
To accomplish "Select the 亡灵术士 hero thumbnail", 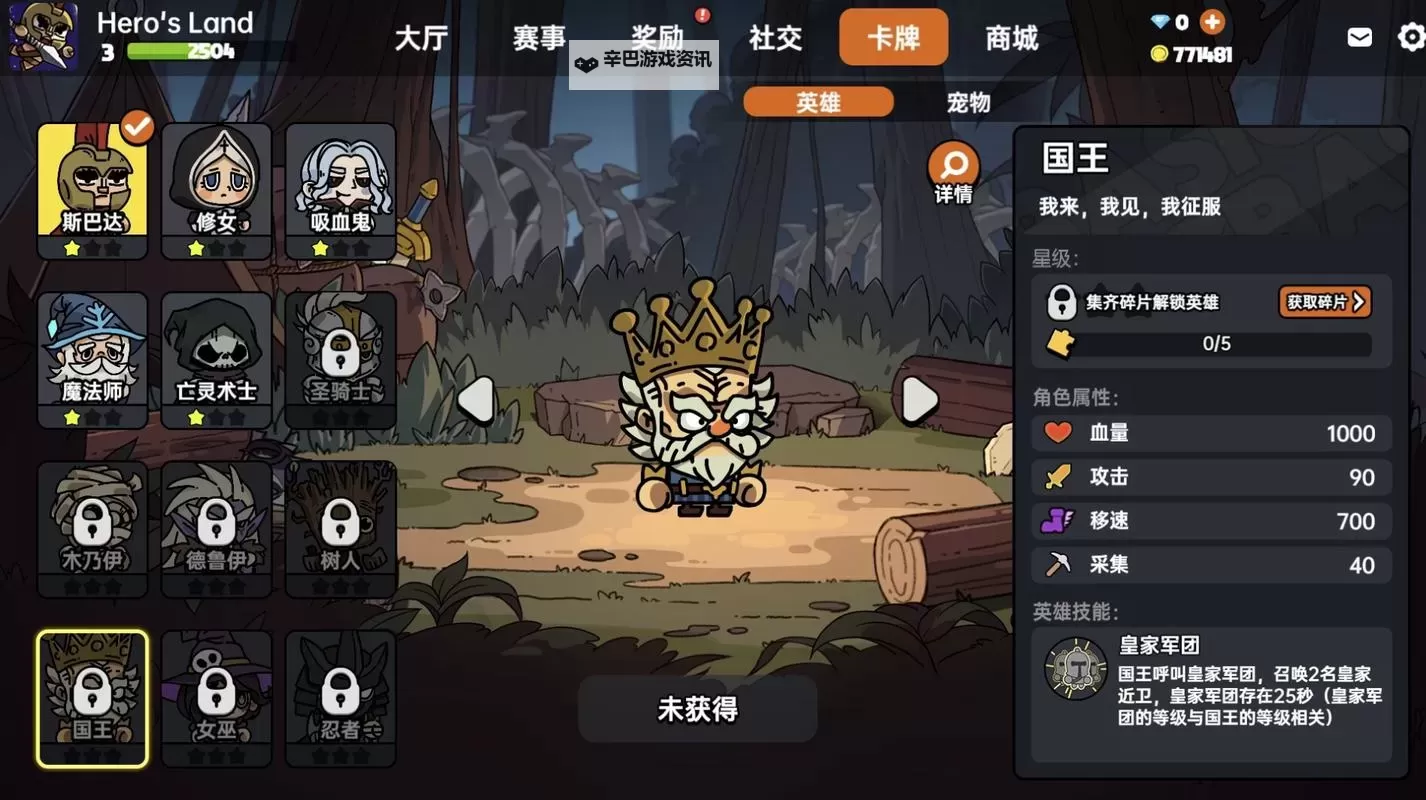I will [216, 358].
